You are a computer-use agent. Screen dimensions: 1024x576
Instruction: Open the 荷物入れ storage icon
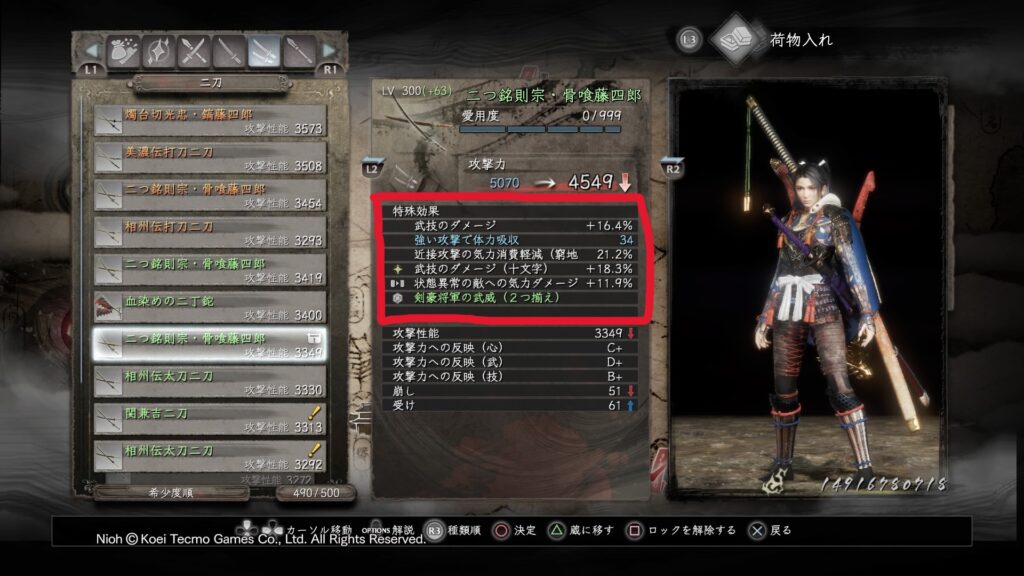tap(736, 39)
